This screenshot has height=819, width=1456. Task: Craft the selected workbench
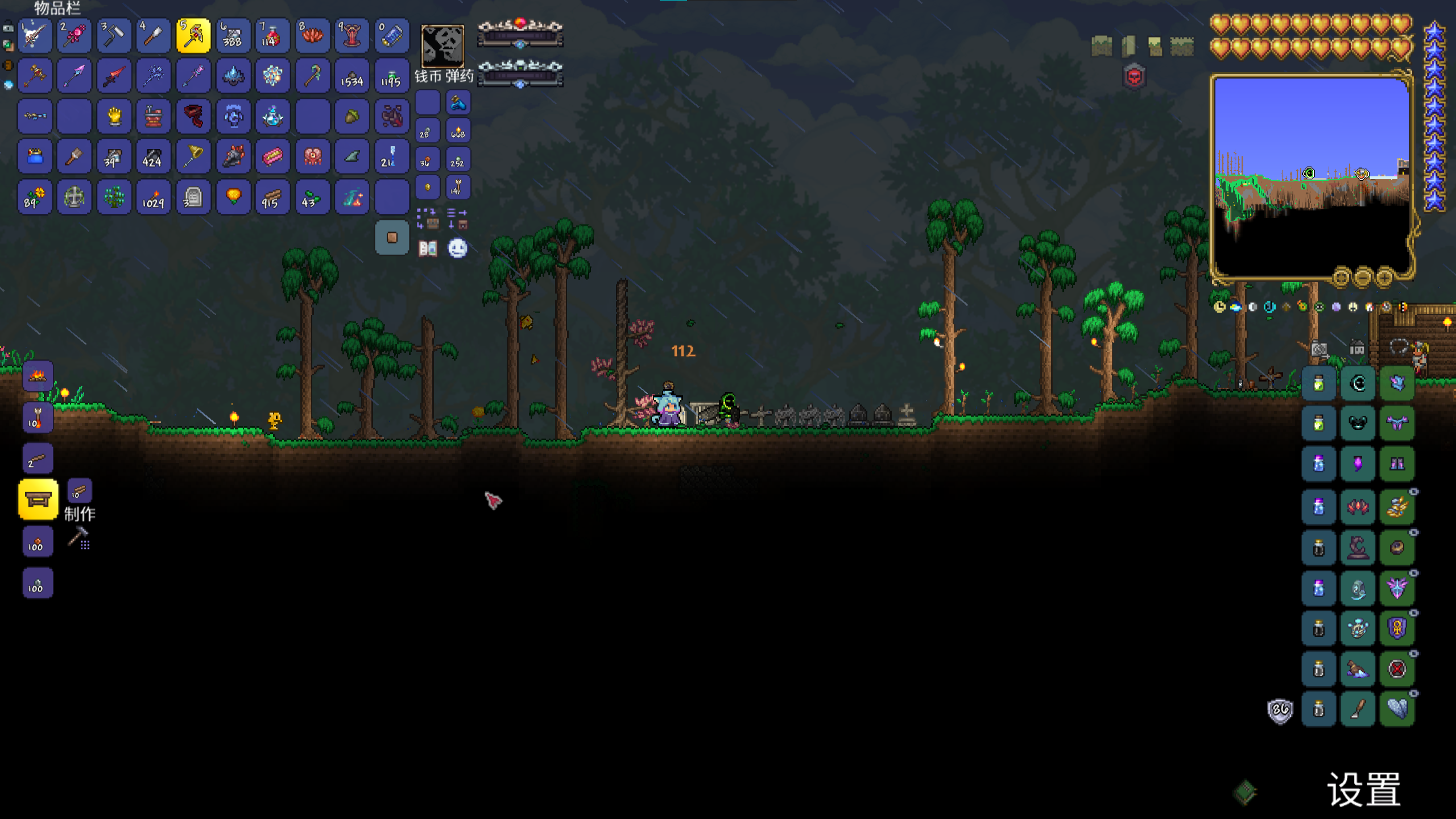pos(38,499)
